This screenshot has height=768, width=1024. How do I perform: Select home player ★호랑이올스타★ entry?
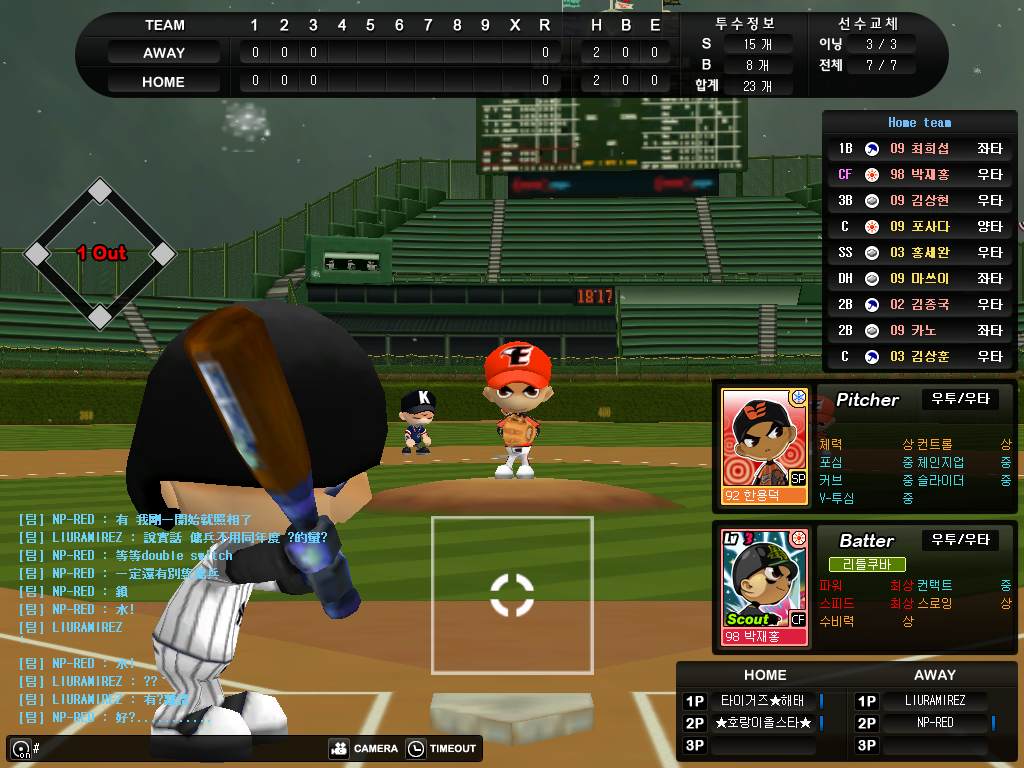765,723
